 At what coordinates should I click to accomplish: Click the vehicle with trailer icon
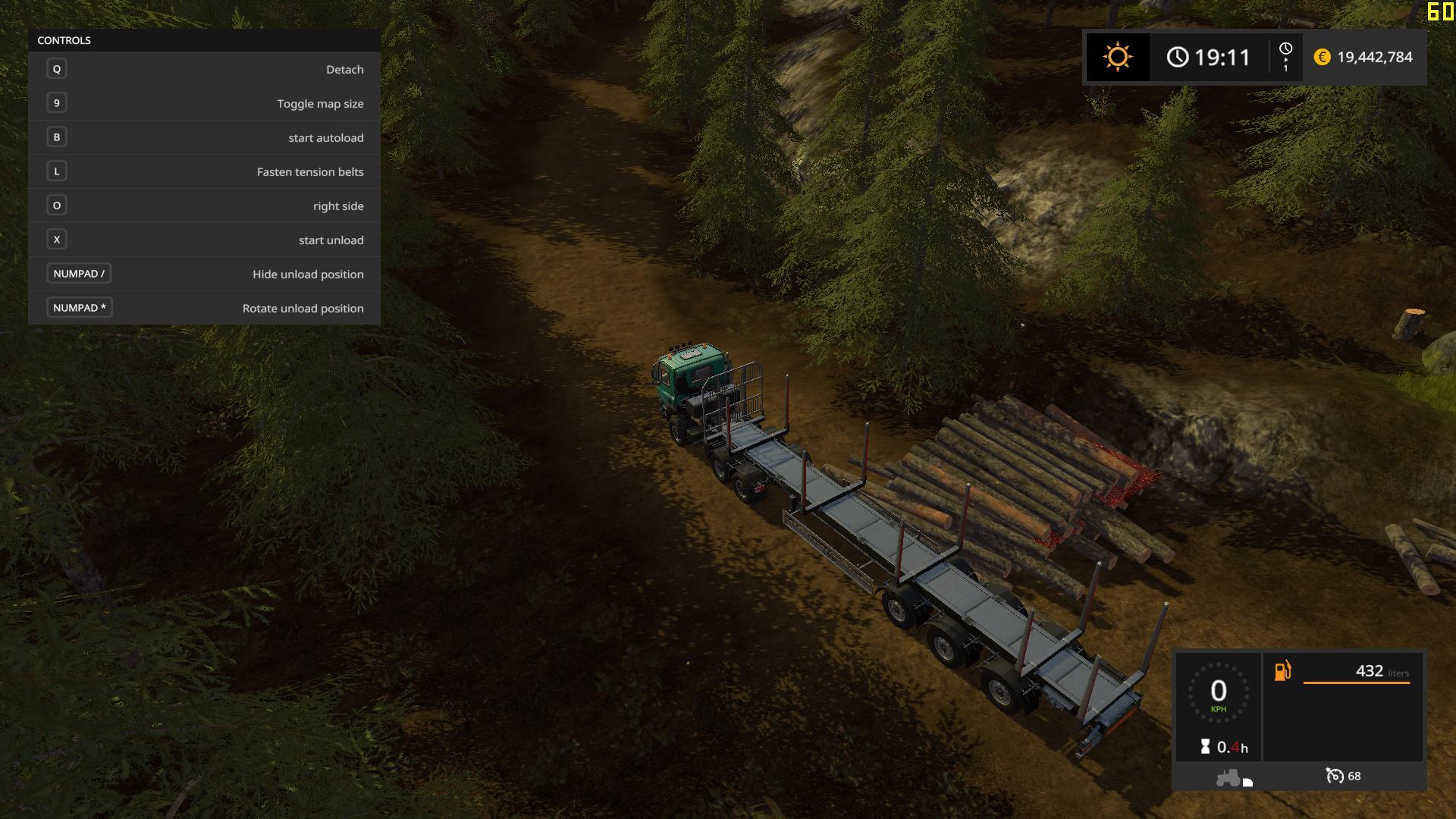(1233, 778)
